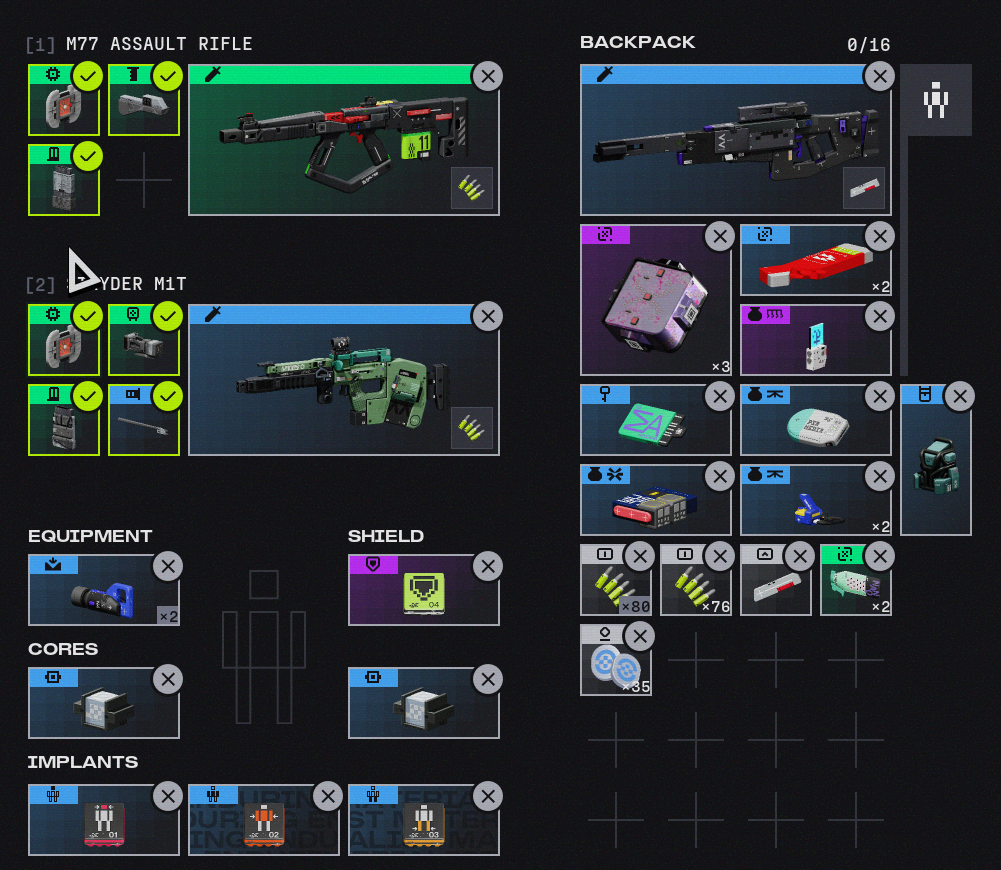
Task: Pick the purple cube item in backpack
Action: 650,305
